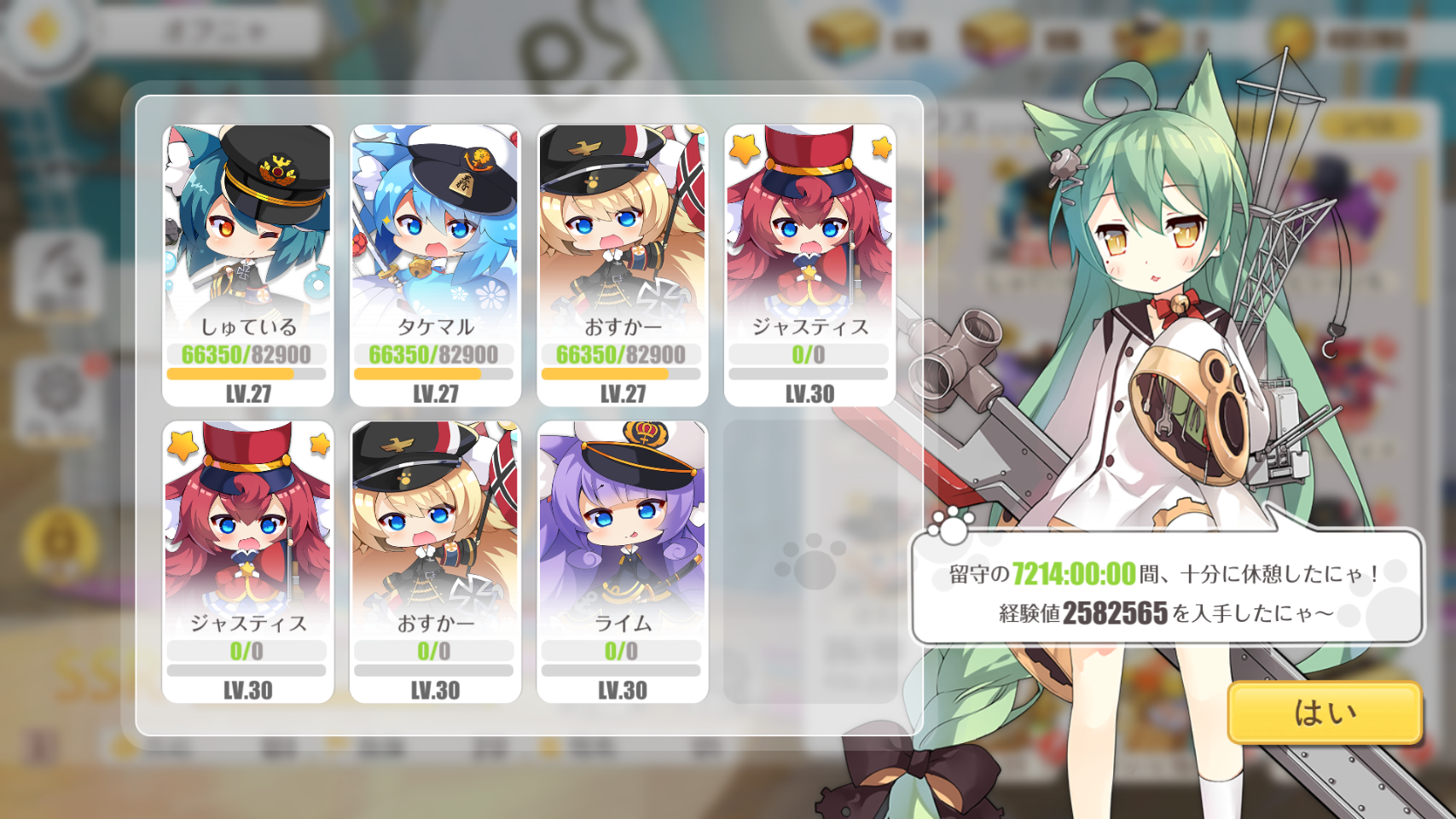
Task: Choose the ライム character card
Action: pyautogui.click(x=623, y=561)
